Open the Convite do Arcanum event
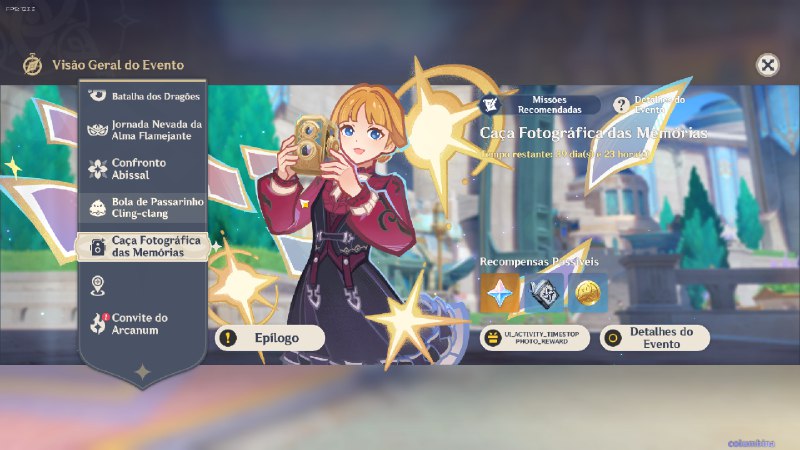This screenshot has height=450, width=800. [142, 324]
